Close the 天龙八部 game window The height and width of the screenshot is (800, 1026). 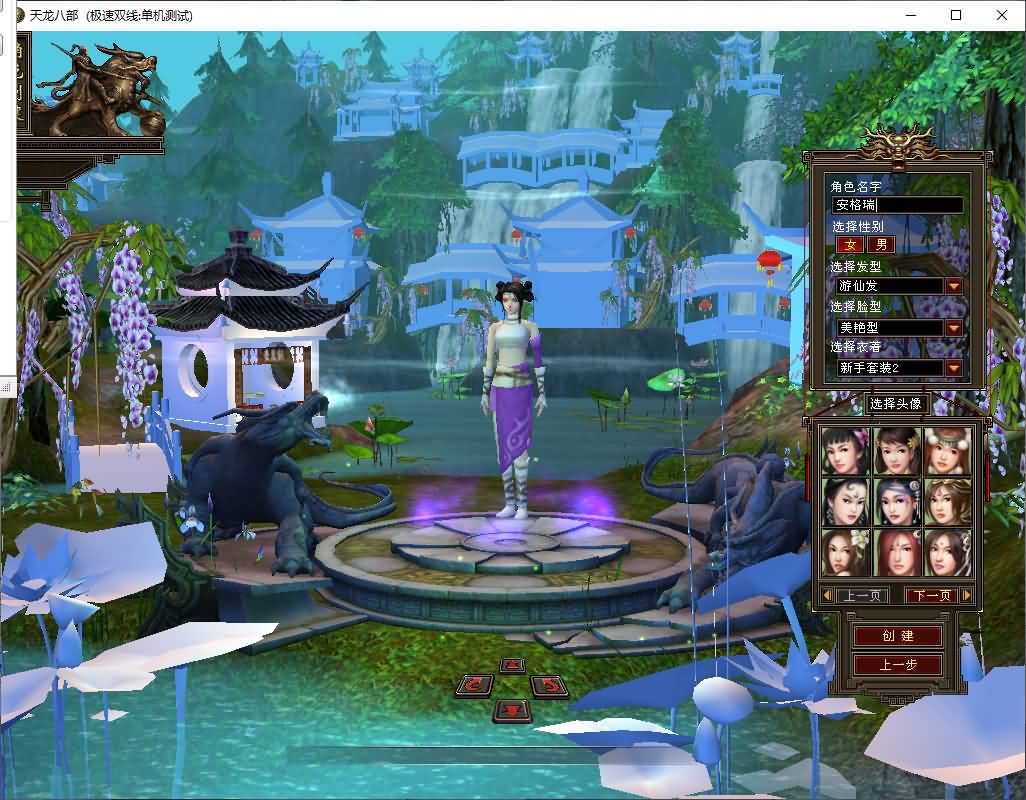[x=1002, y=15]
